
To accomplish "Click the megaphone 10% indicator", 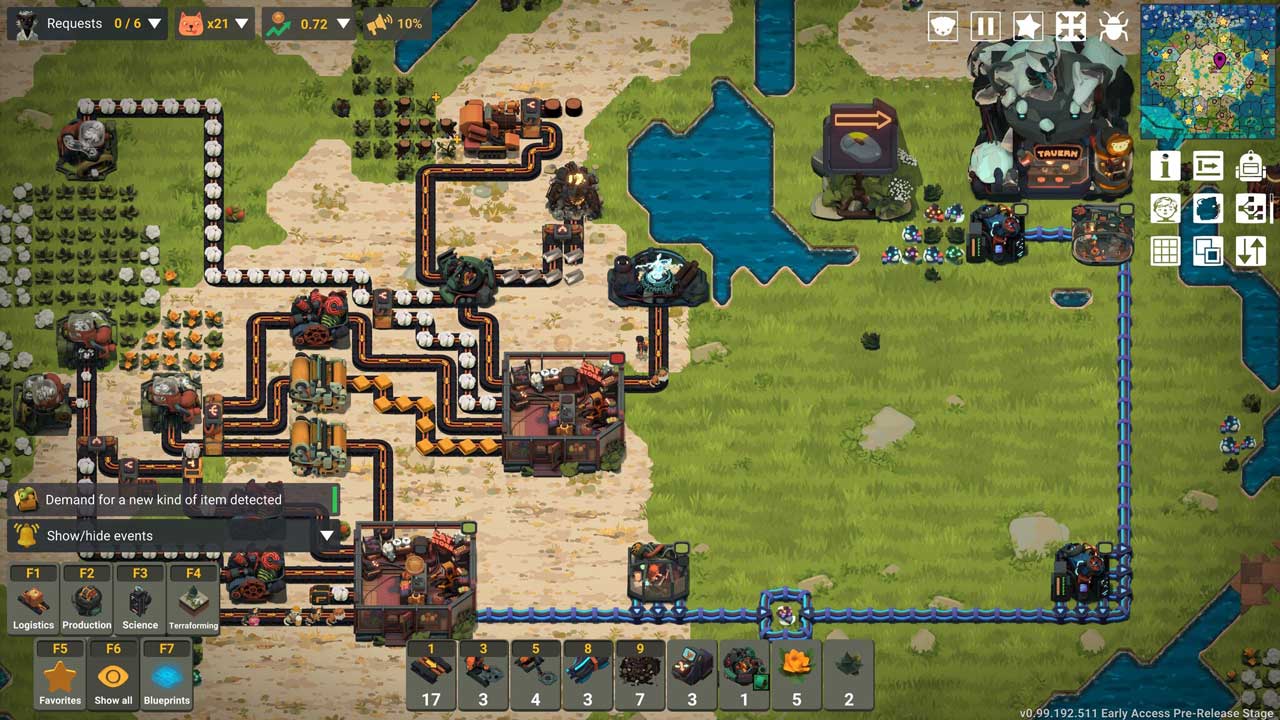I will (x=394, y=23).
